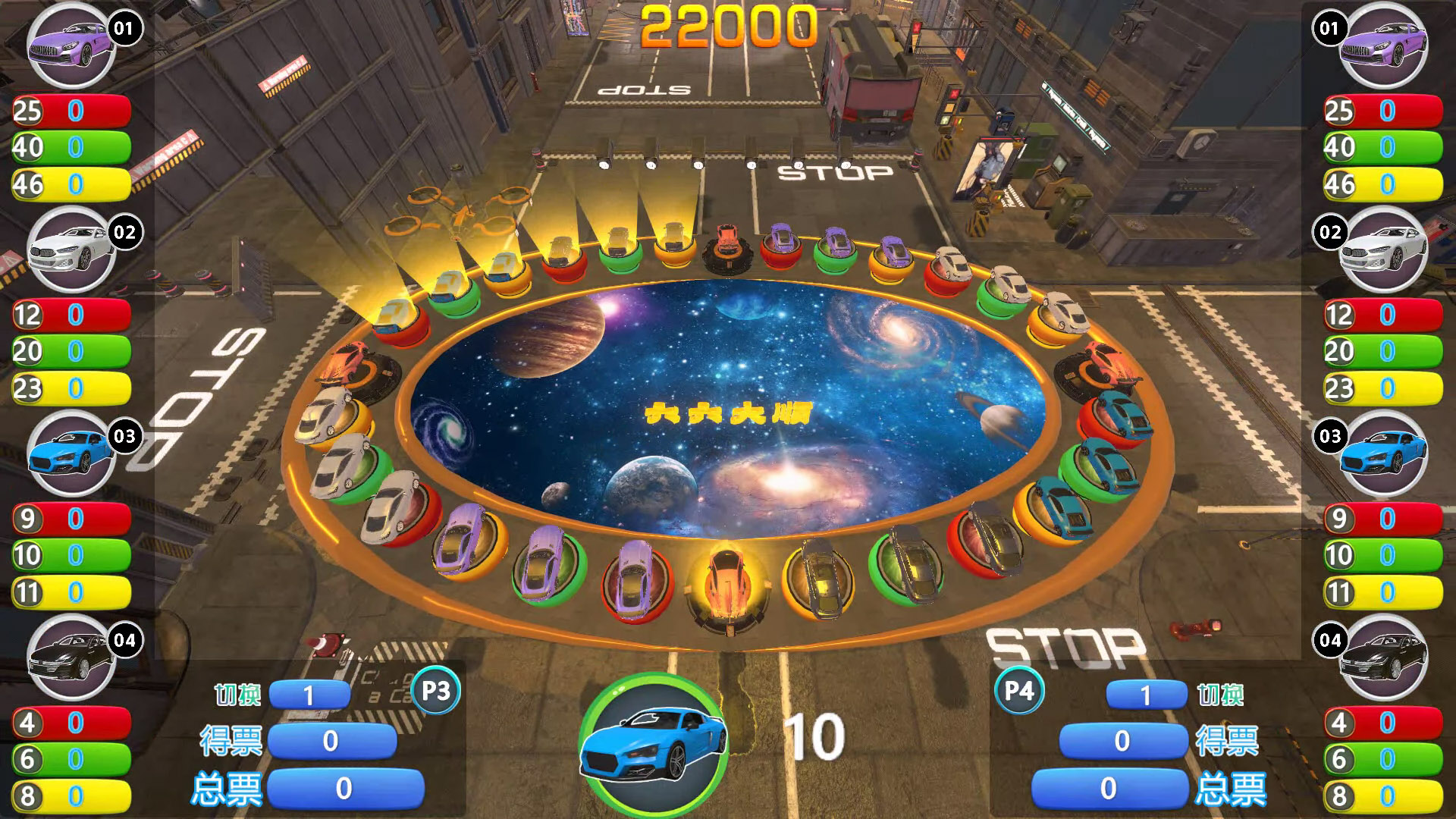This screenshot has height=819, width=1456.
Task: Bet on the yellow 46 bar on the left
Action: tap(72, 185)
